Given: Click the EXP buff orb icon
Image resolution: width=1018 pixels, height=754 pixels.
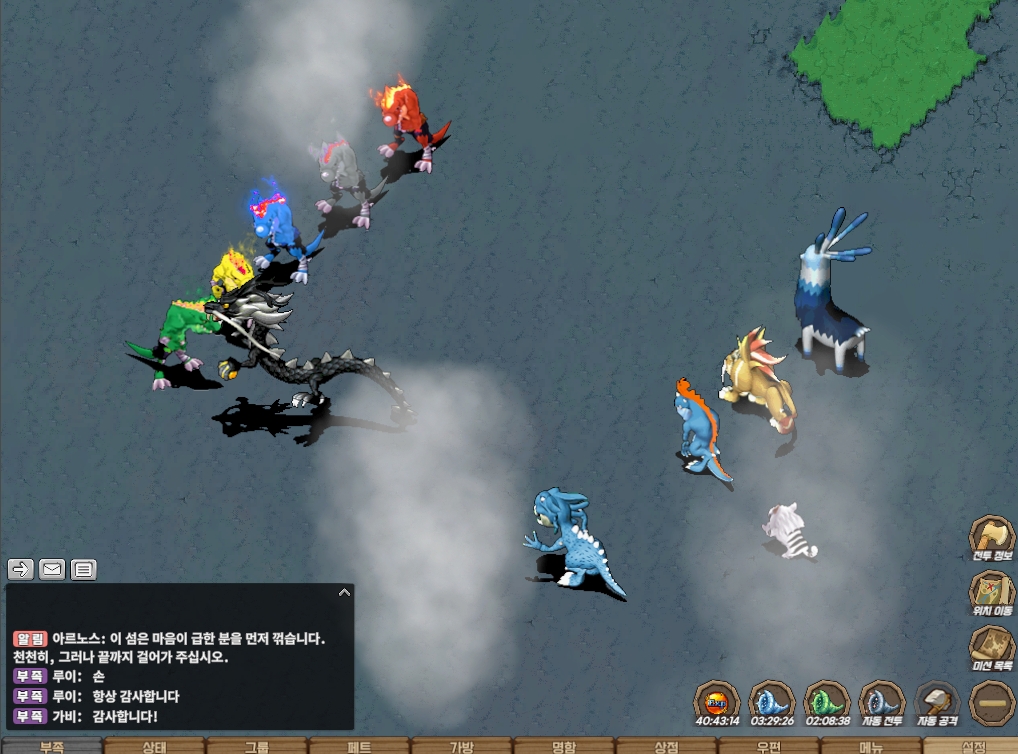Looking at the screenshot, I should tap(717, 701).
